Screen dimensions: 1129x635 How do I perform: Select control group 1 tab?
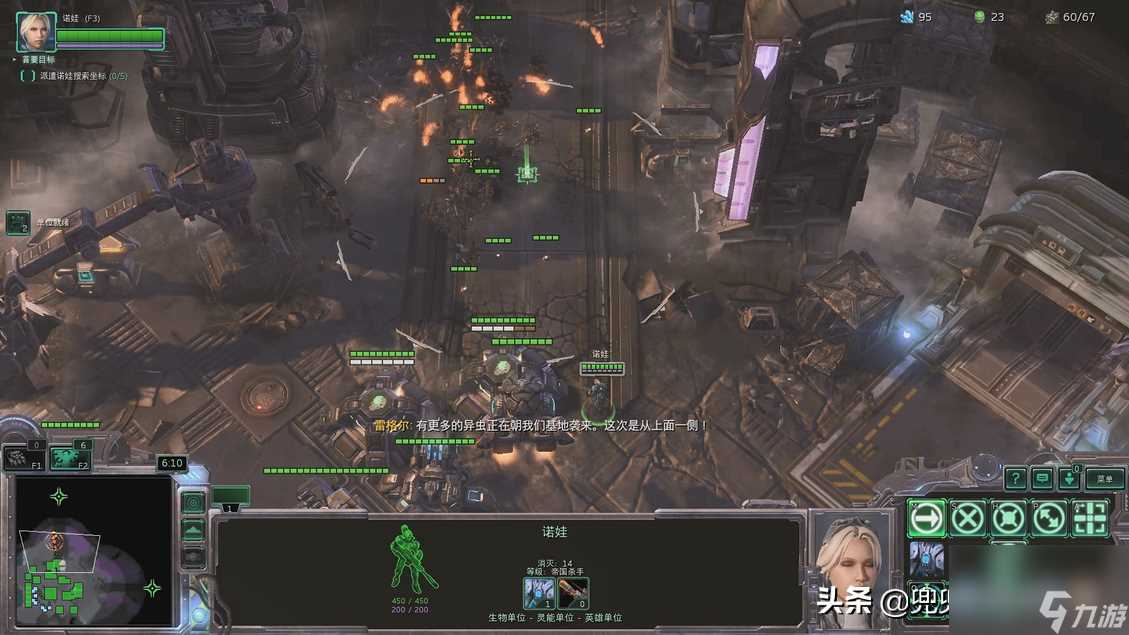pos(230,497)
